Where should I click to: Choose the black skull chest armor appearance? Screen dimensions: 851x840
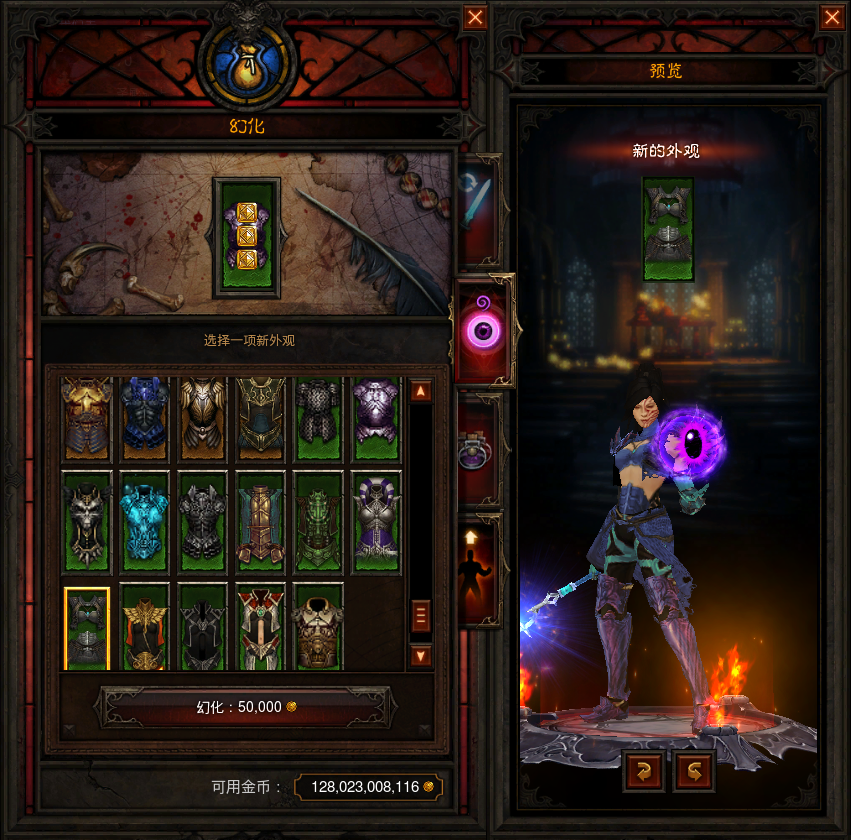point(87,520)
